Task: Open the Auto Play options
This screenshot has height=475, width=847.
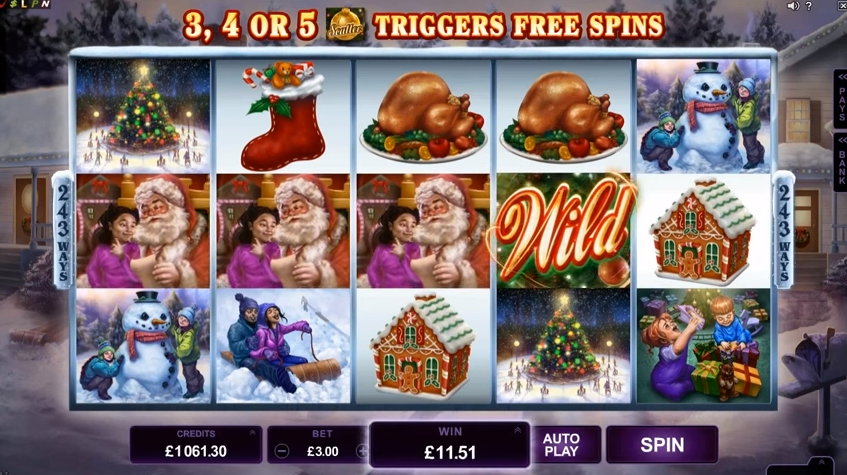Action: (x=564, y=444)
